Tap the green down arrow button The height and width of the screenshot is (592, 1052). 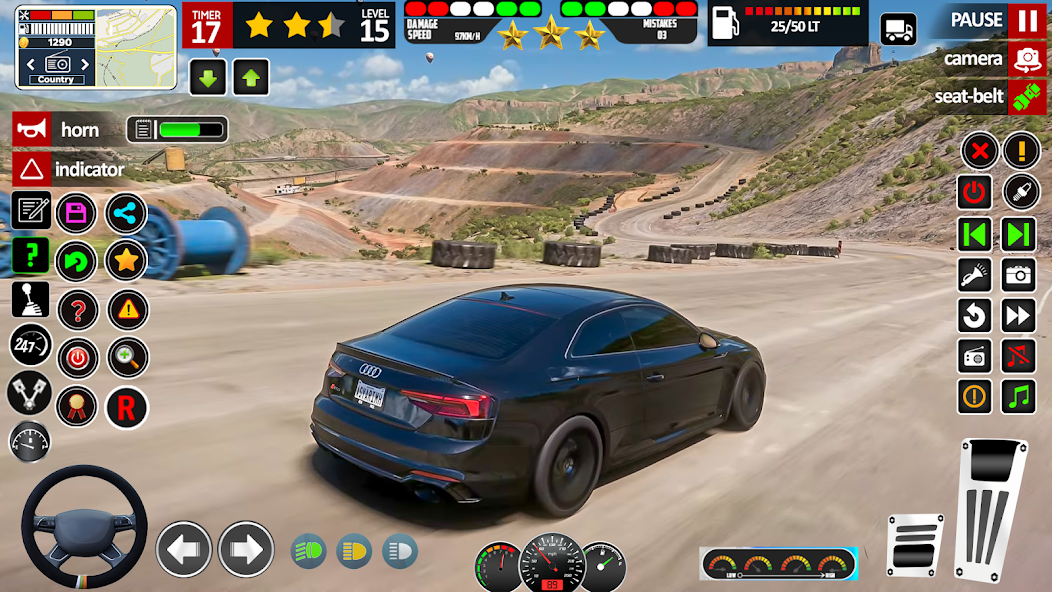click(208, 77)
